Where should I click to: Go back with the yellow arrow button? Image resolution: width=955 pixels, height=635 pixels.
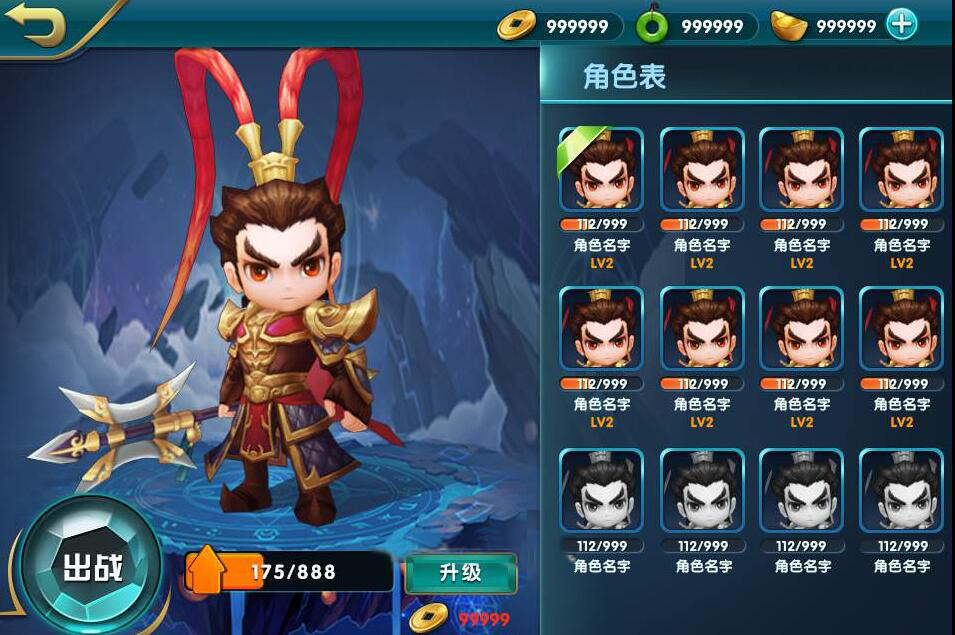(x=38, y=24)
